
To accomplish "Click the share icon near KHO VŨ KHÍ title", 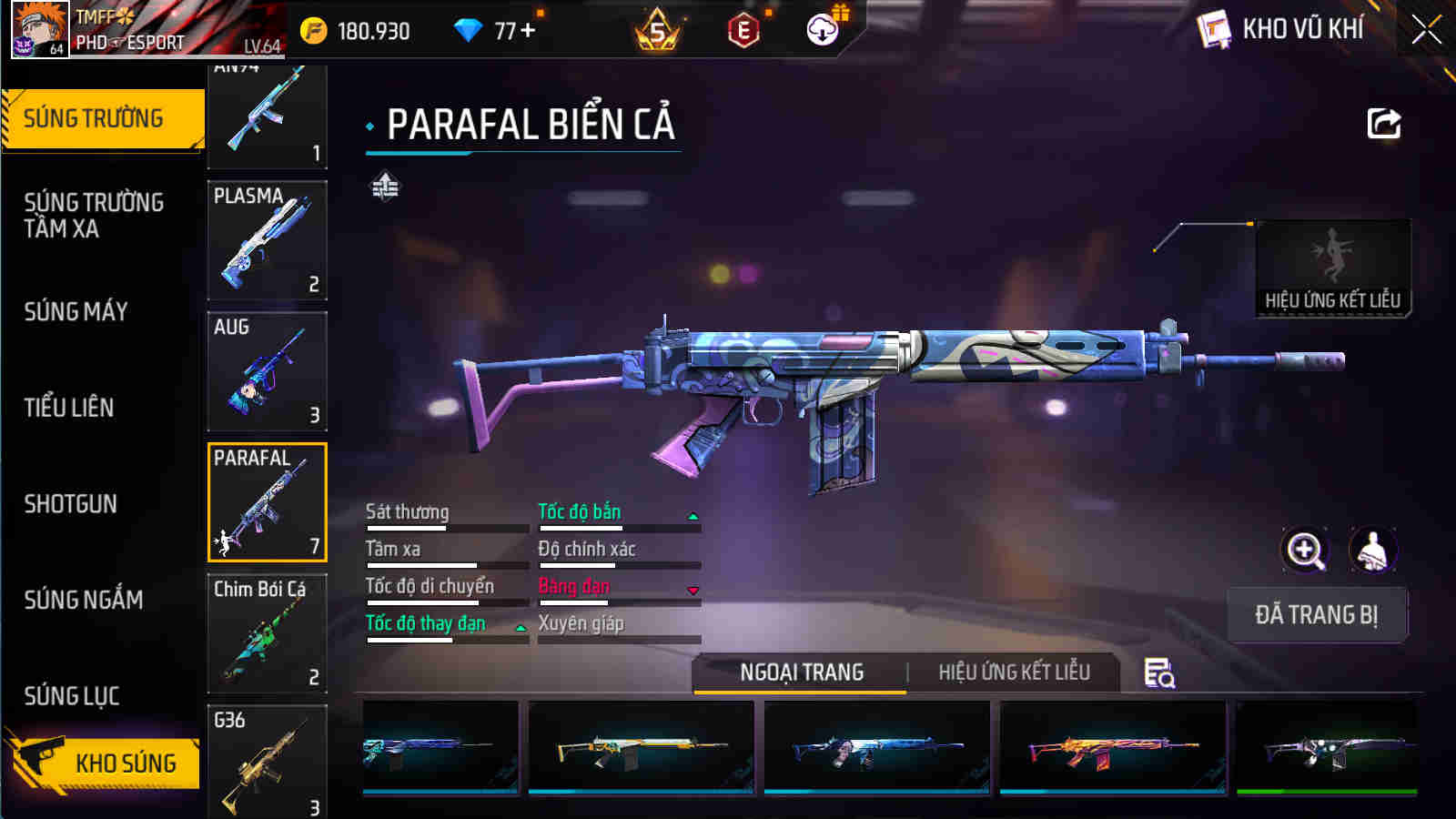I will [1382, 123].
